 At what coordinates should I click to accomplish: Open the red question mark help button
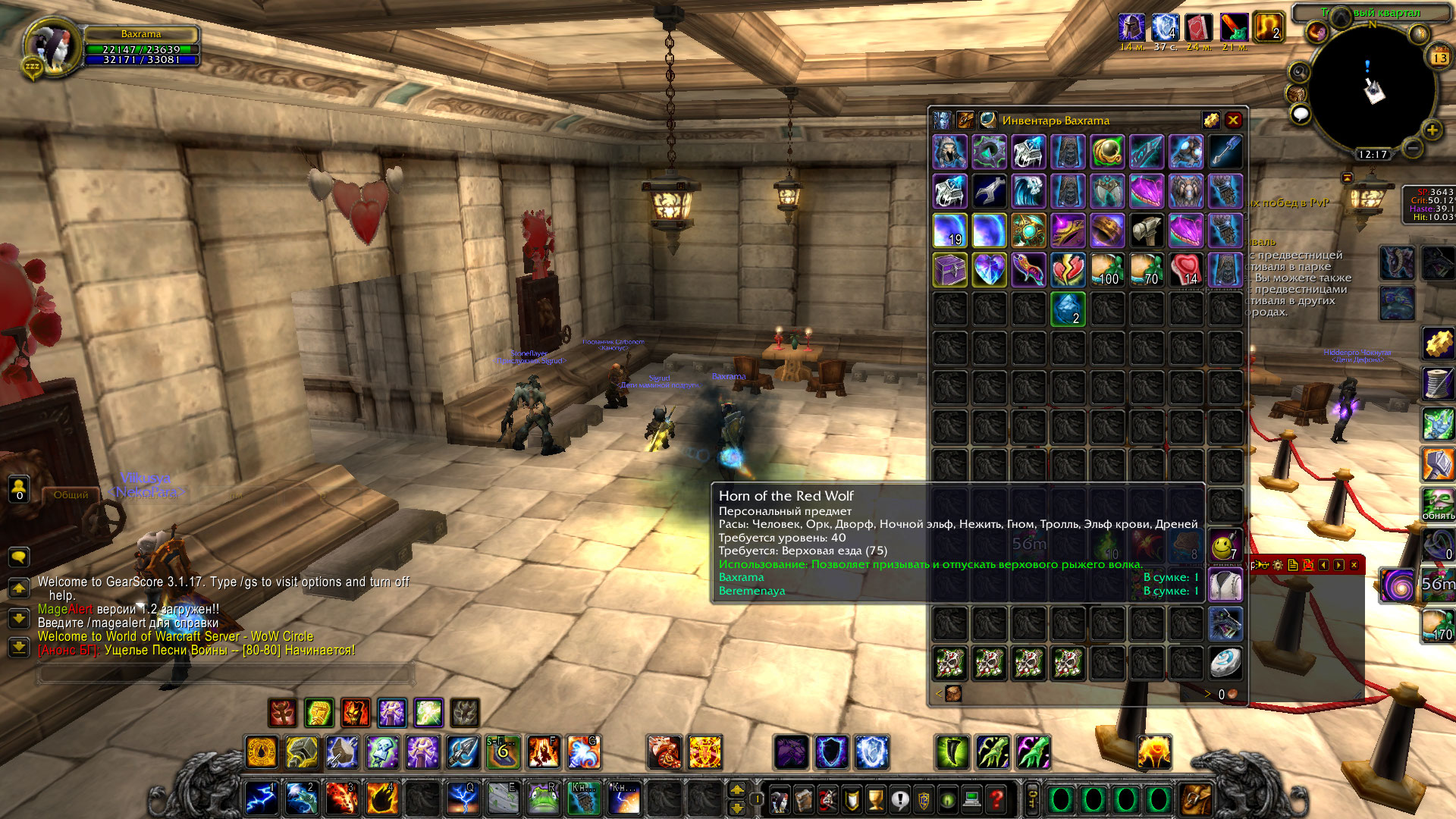tap(996, 799)
